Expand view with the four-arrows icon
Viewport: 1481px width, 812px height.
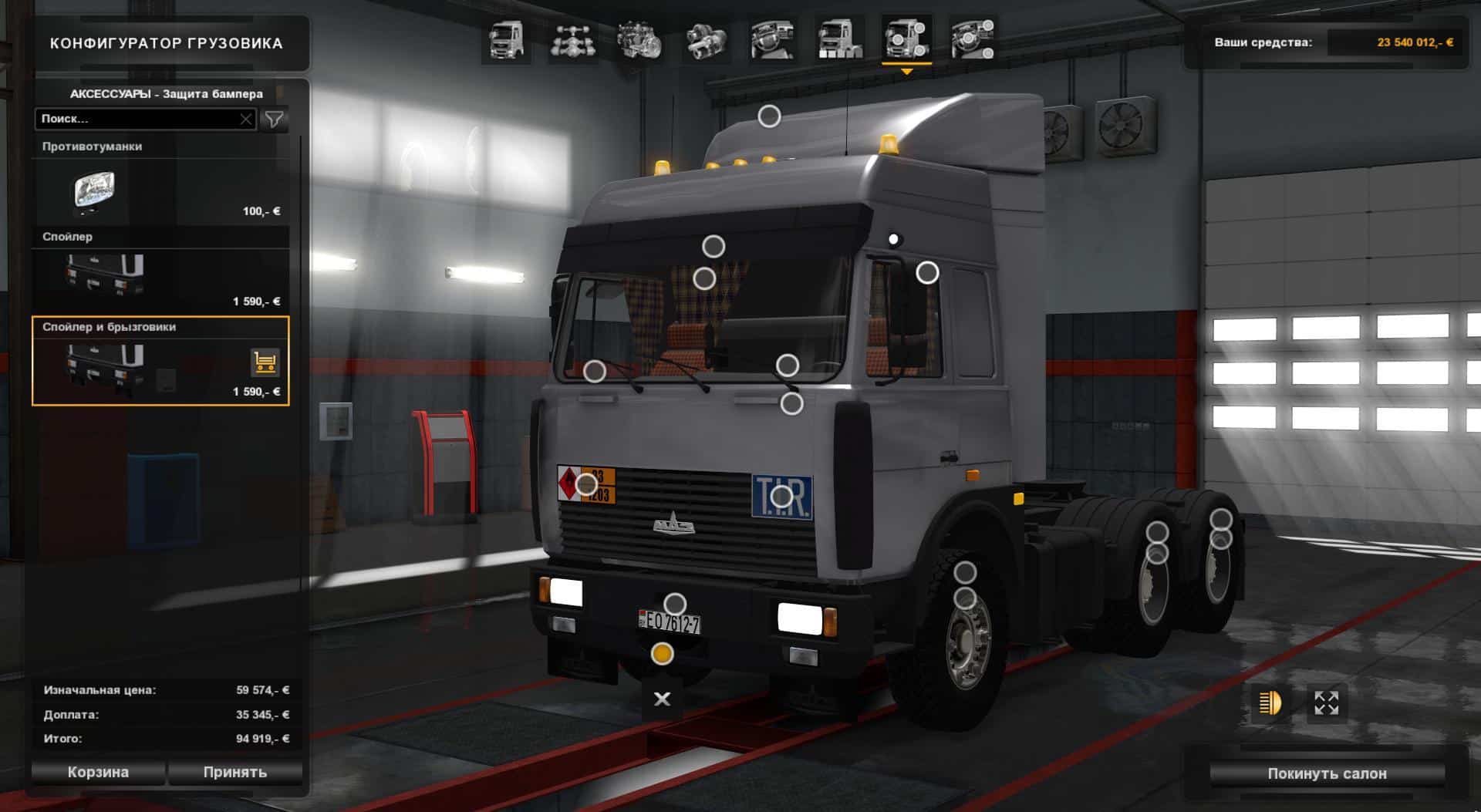1326,702
